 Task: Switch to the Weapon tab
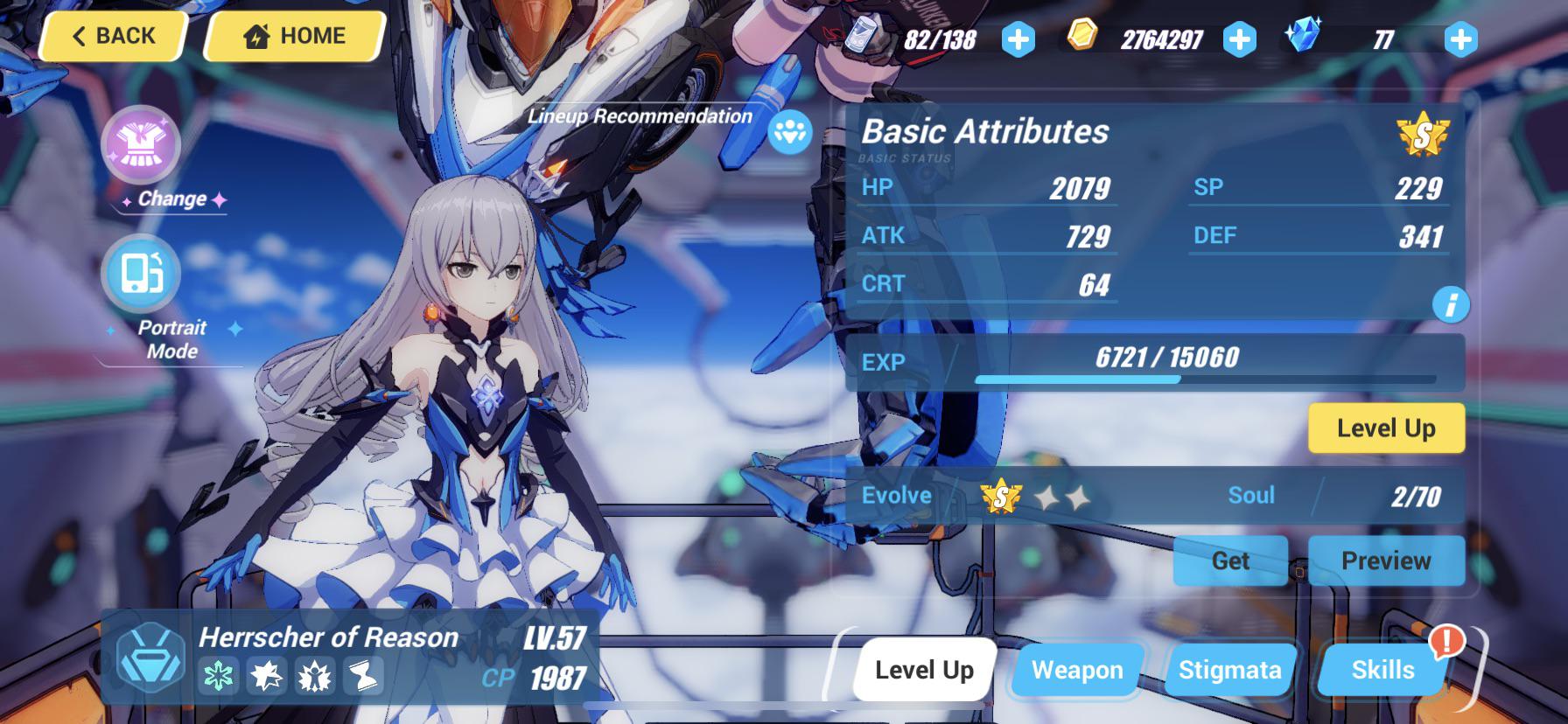pos(1076,670)
